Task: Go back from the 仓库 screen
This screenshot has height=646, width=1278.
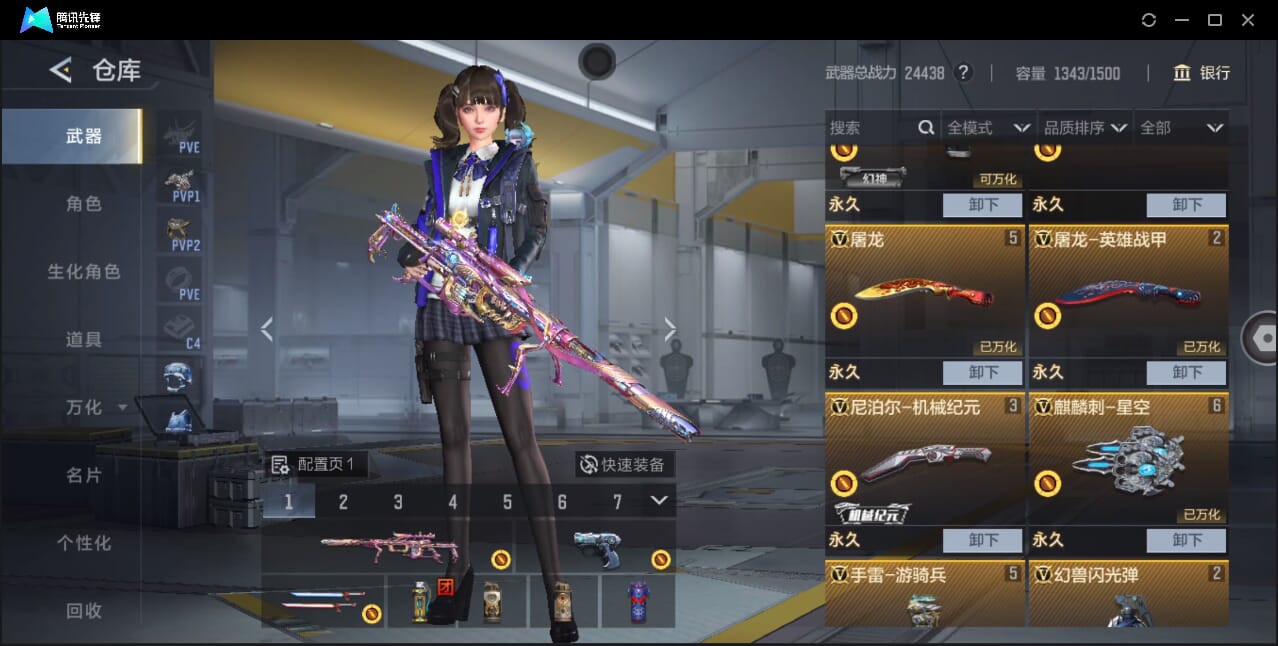Action: coord(61,70)
